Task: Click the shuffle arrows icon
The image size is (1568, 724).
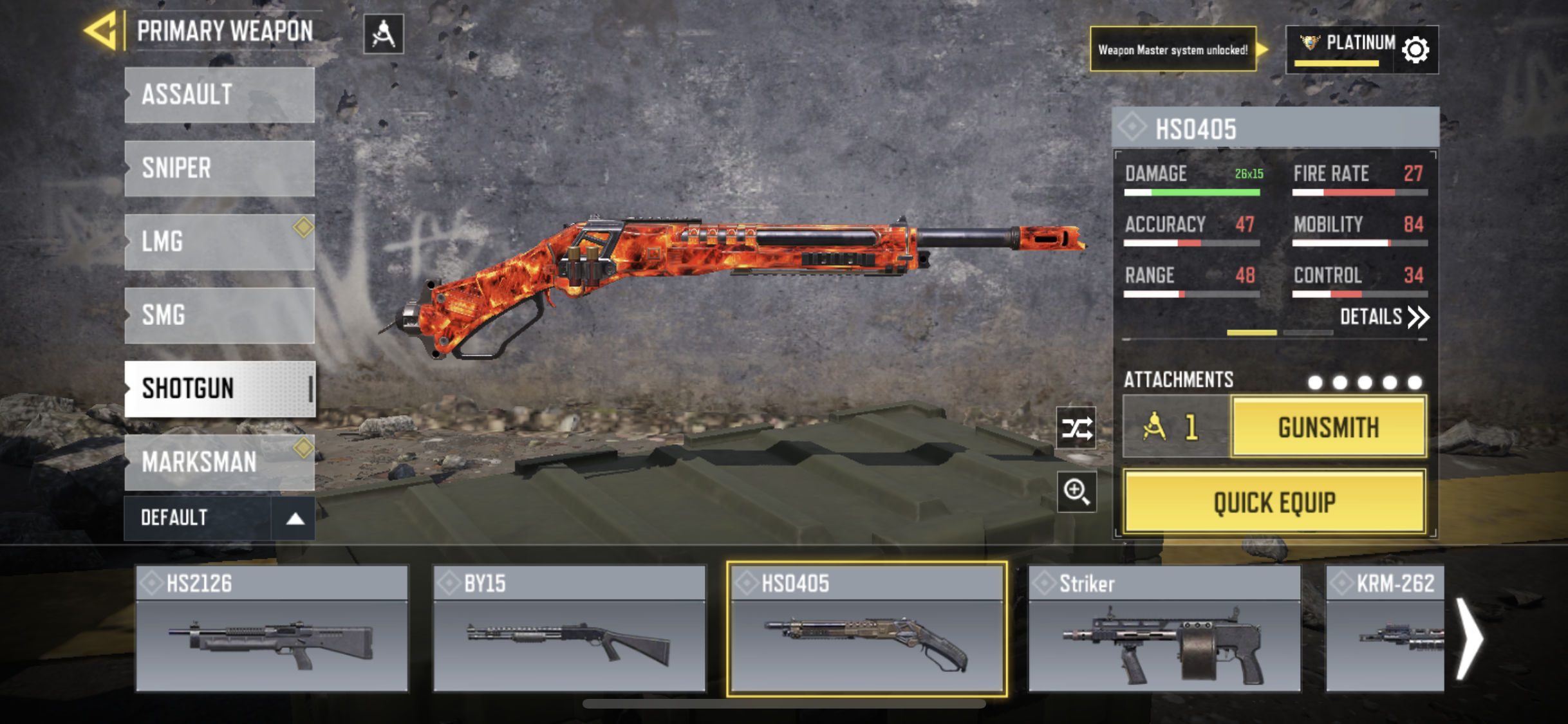Action: click(x=1076, y=428)
